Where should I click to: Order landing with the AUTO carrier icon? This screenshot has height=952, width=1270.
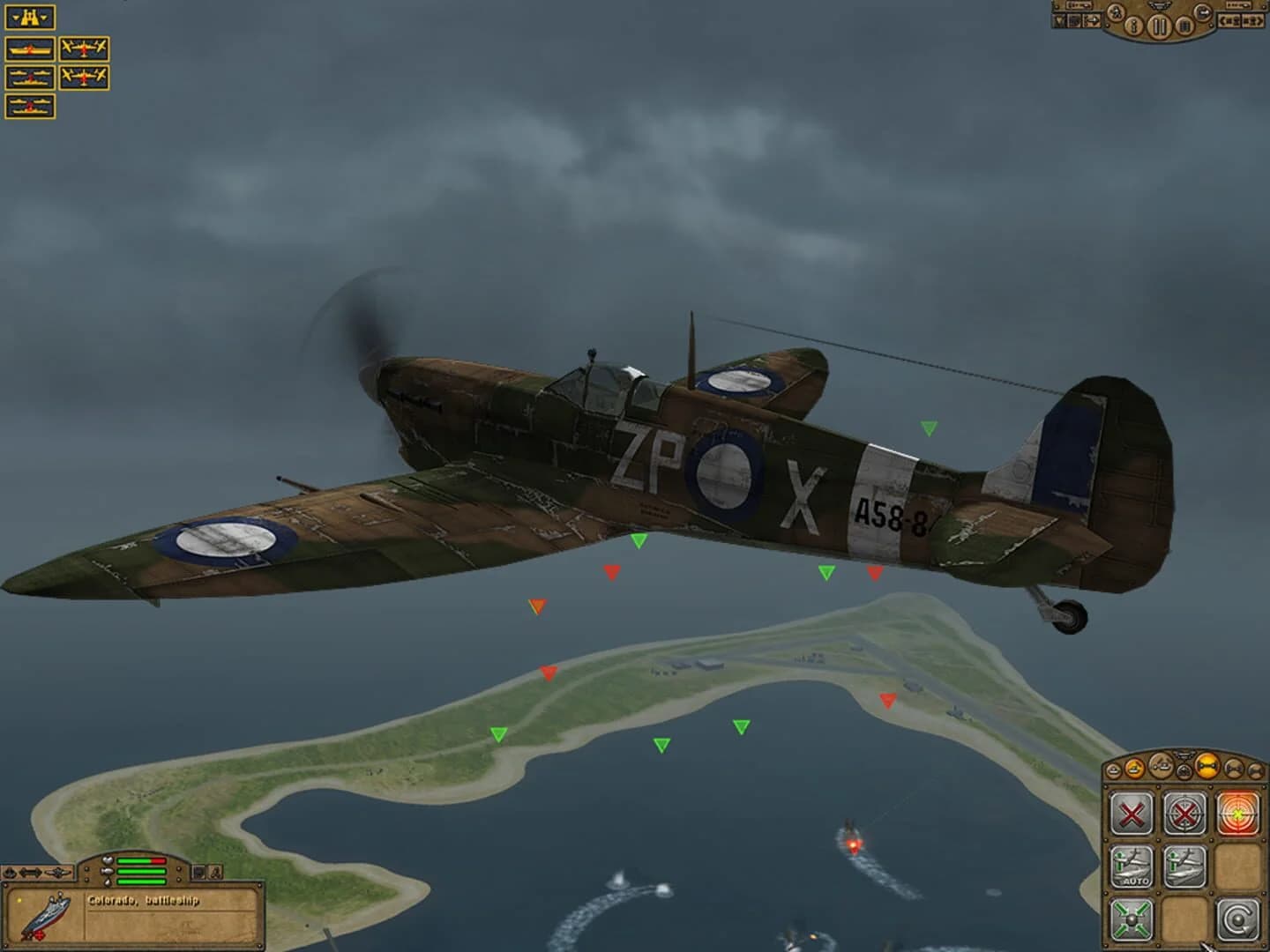pos(1131,866)
